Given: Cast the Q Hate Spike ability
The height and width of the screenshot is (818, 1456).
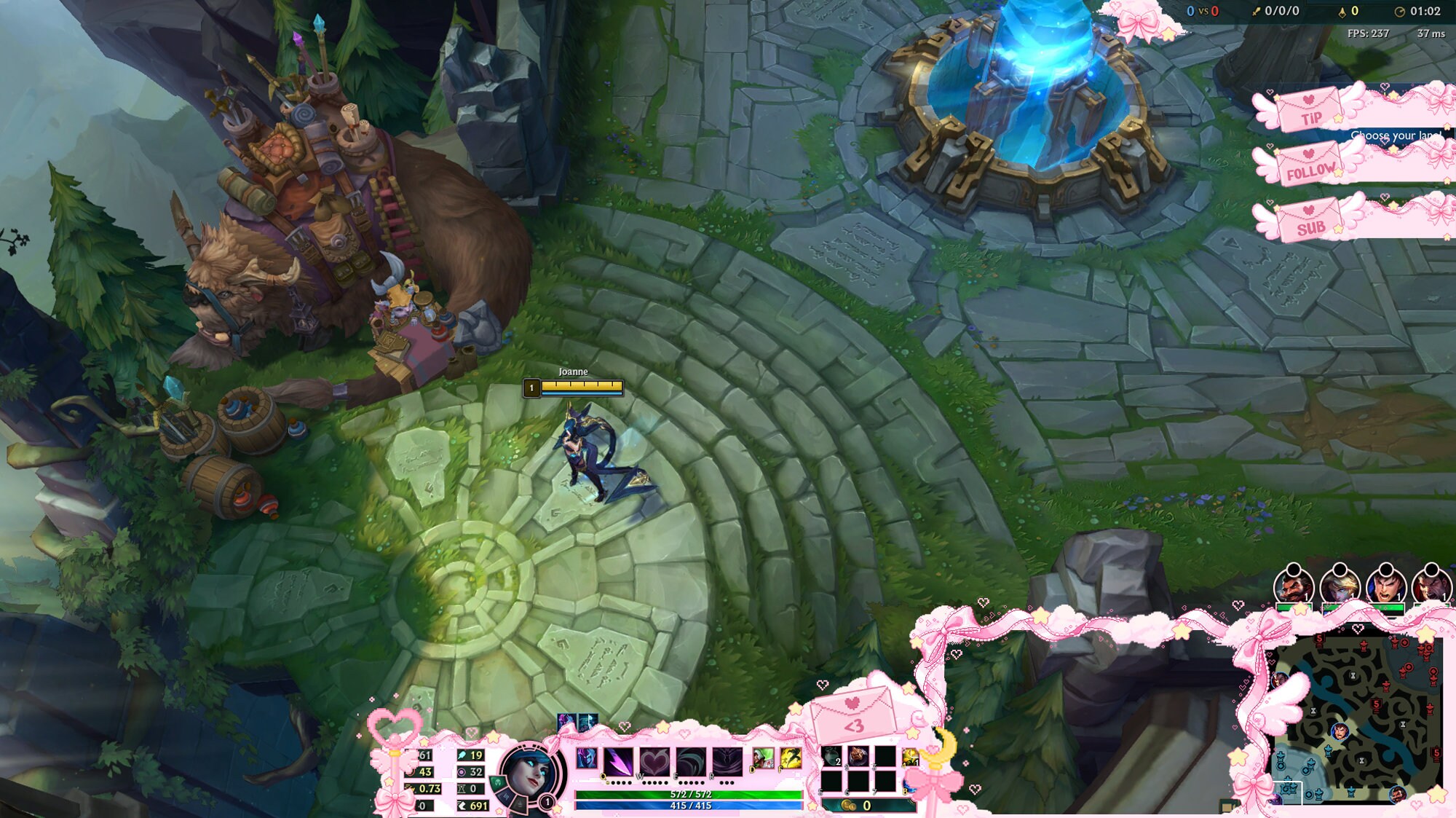Looking at the screenshot, I should pyautogui.click(x=617, y=762).
